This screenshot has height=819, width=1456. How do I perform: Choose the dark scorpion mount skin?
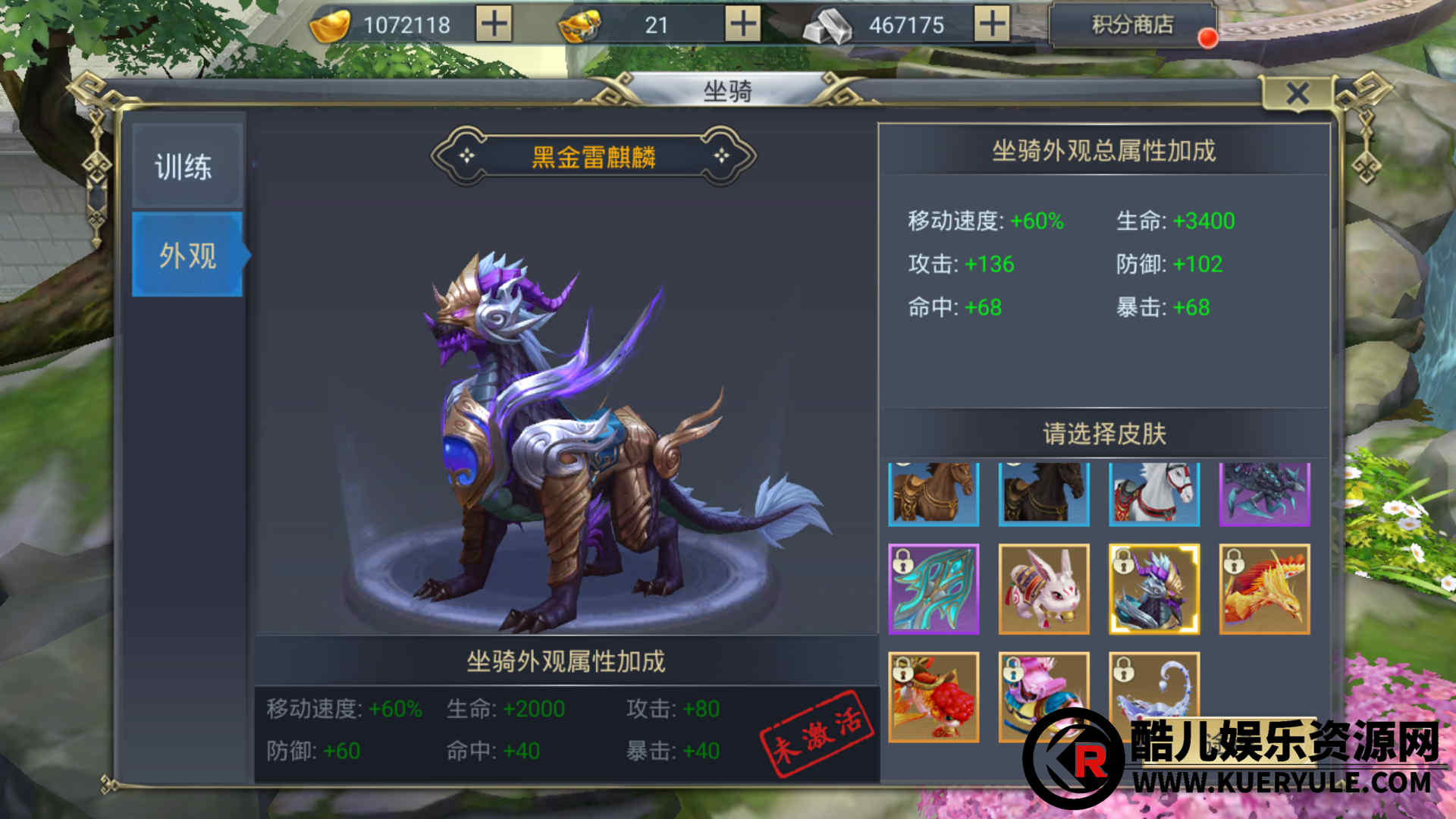click(1264, 494)
